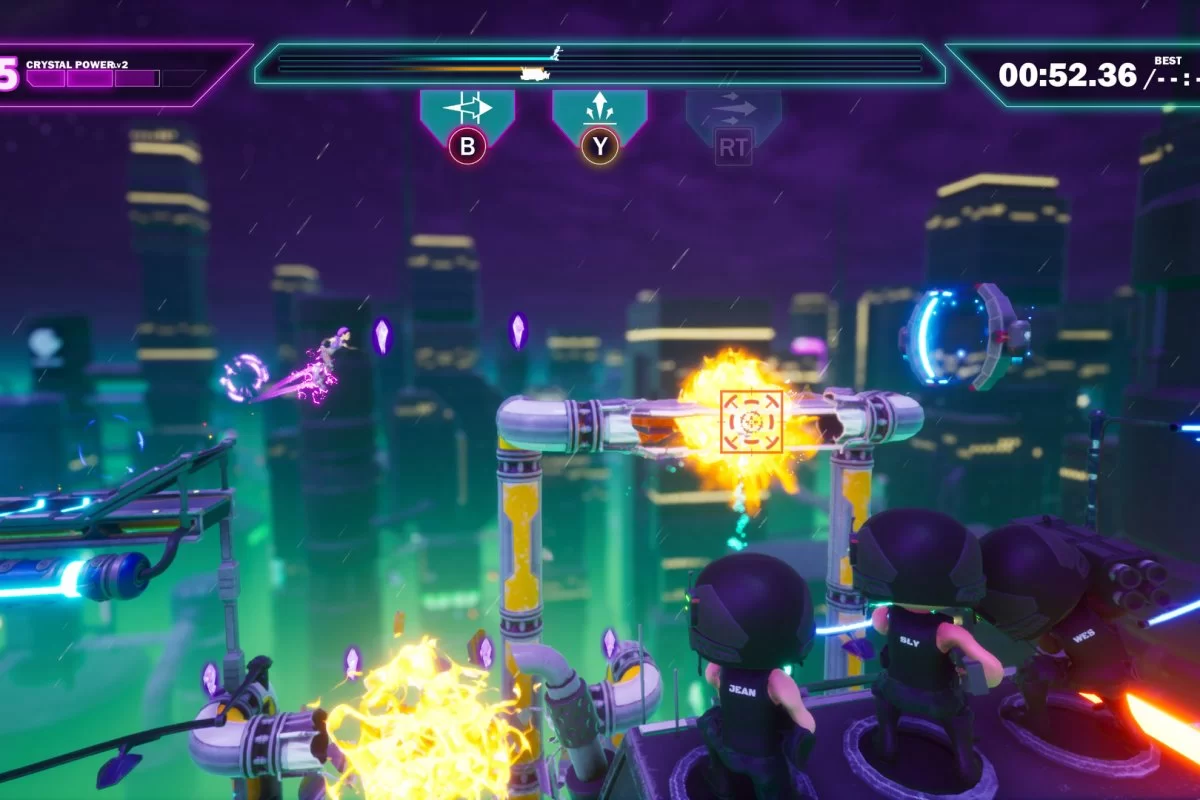Activate the horizontal dash arrow ability icon
Screen dimensions: 1200x800
pyautogui.click(x=467, y=108)
